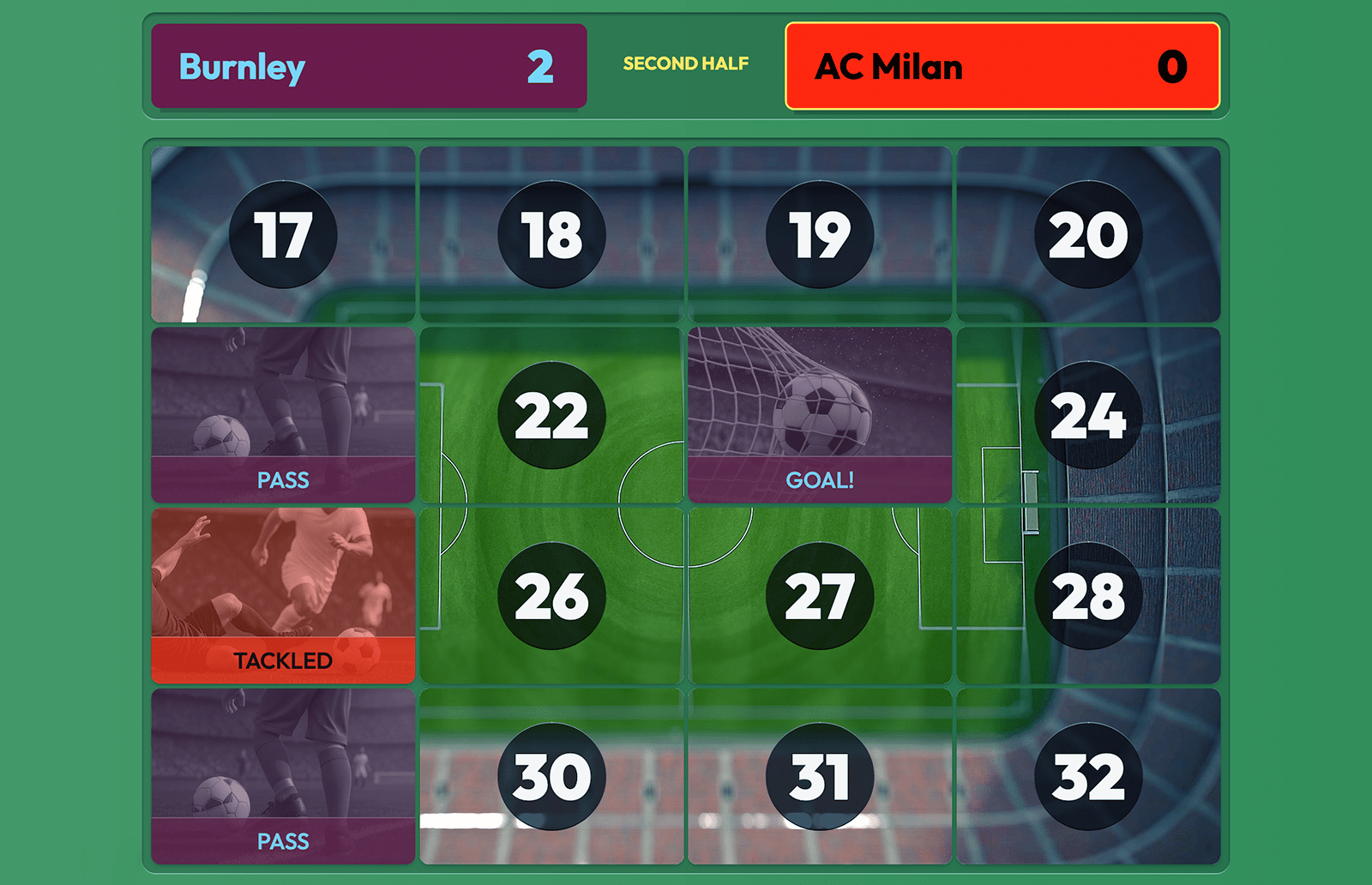Image resolution: width=1372 pixels, height=885 pixels.
Task: Select tile number 31
Action: tap(820, 777)
